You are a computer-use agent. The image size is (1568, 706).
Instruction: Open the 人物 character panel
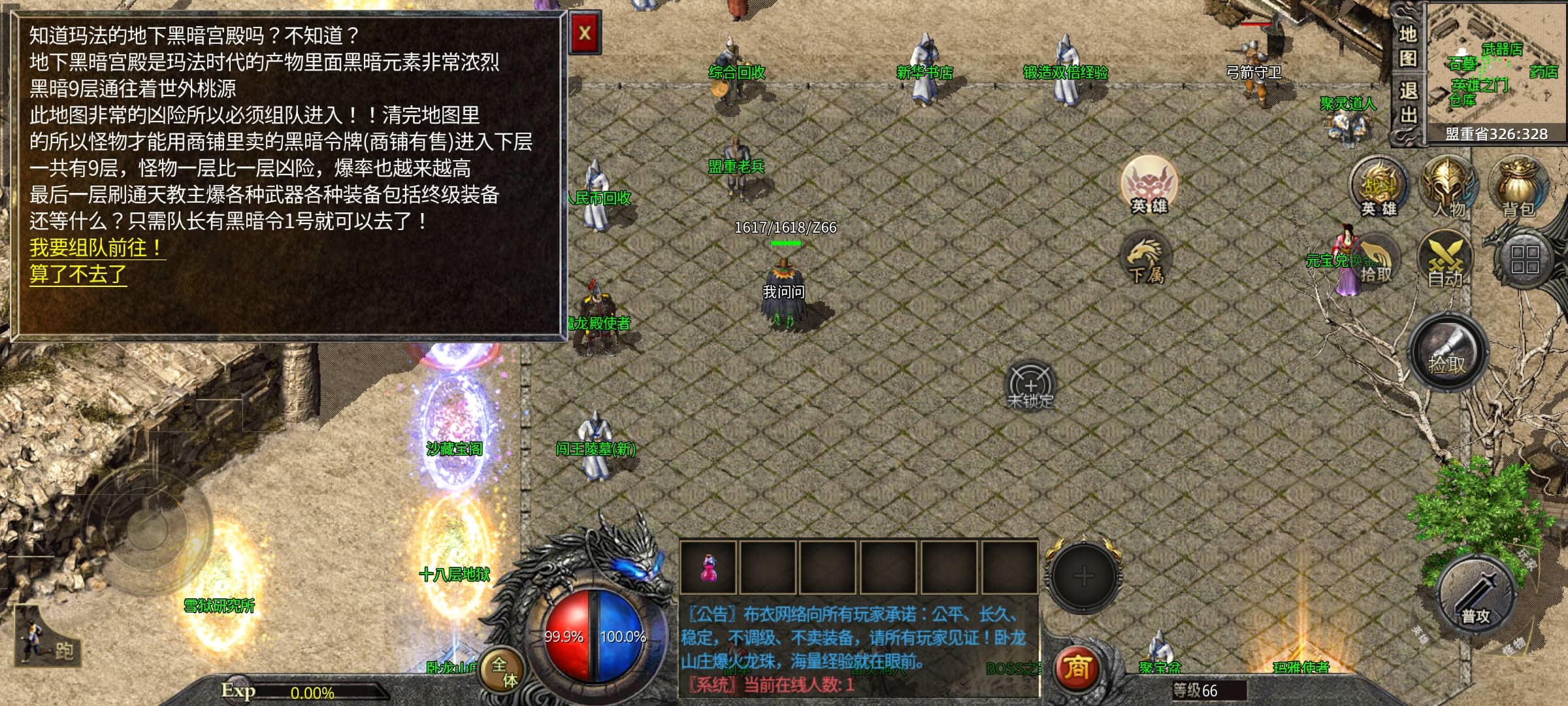(x=1448, y=186)
